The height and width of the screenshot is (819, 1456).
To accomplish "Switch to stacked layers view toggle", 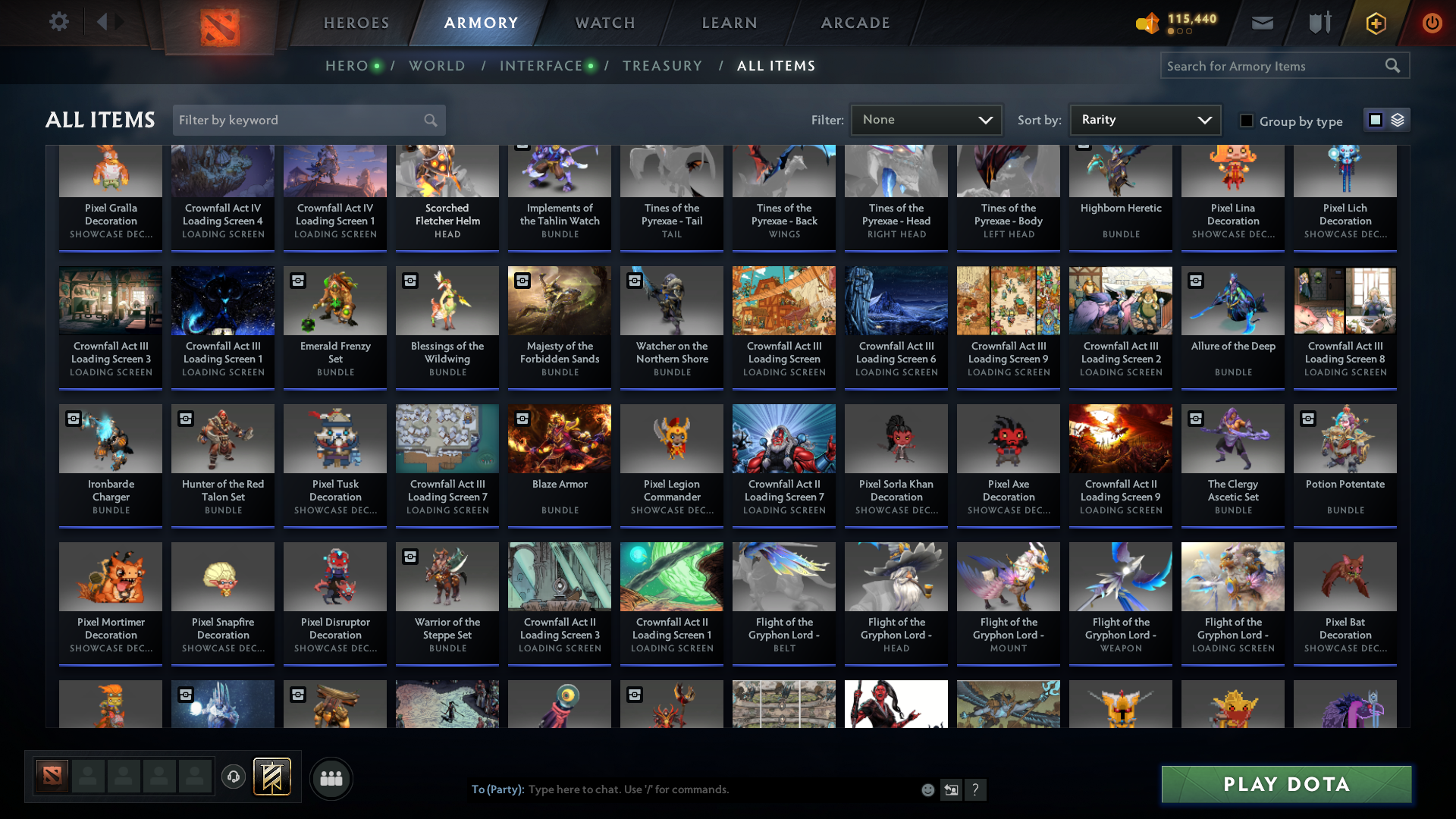I will coord(1398,119).
